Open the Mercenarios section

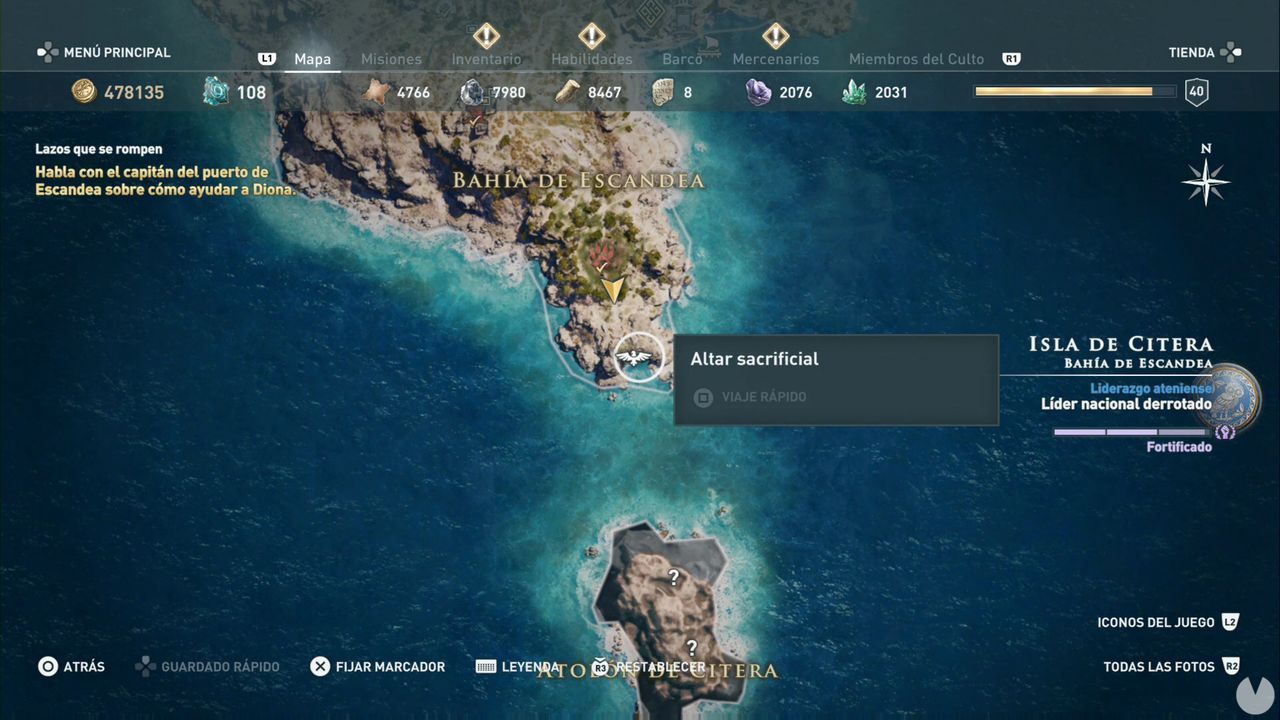point(776,59)
